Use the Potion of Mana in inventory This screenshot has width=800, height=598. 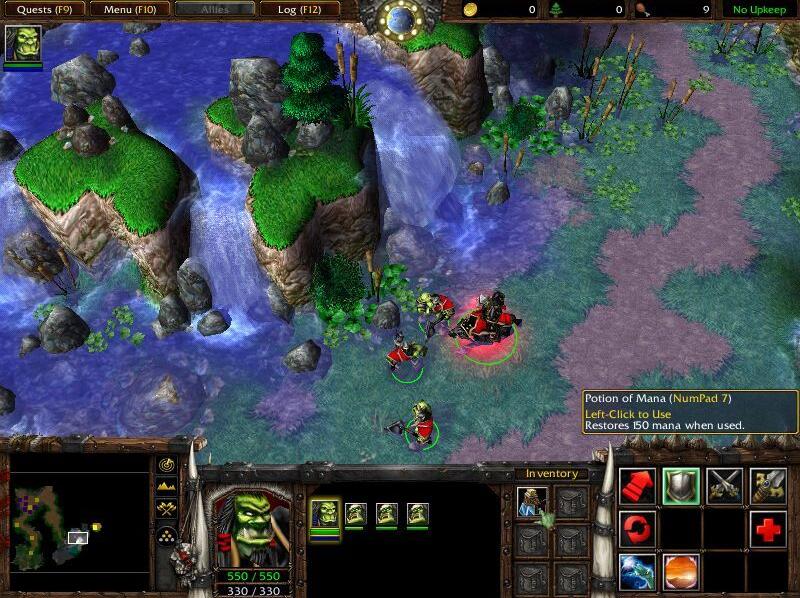coord(532,503)
